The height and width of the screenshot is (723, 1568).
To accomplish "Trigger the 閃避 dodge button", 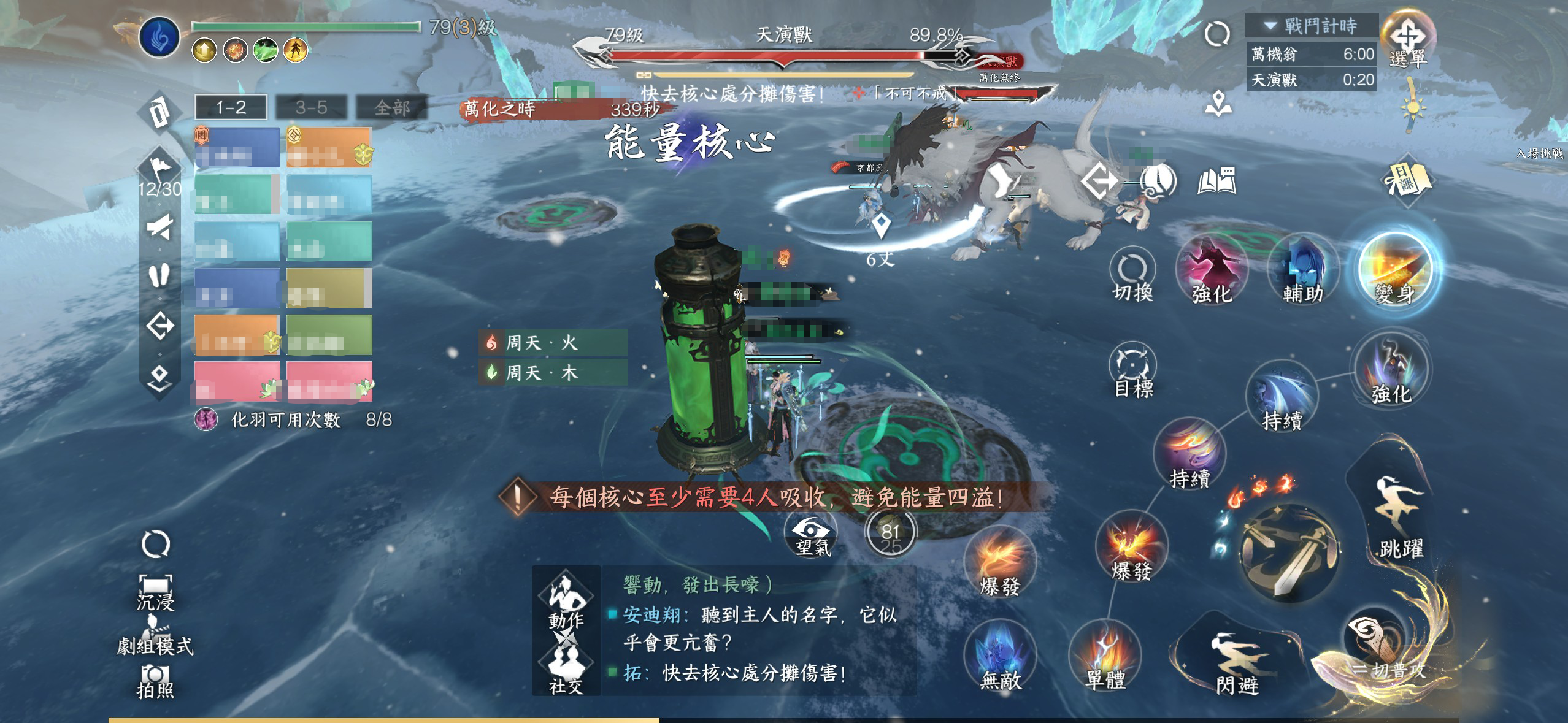I will [x=1237, y=664].
